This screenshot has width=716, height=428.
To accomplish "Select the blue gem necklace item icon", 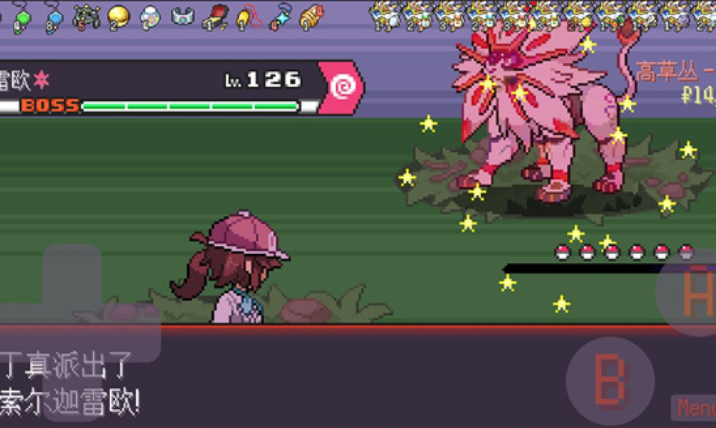I will click(53, 16).
